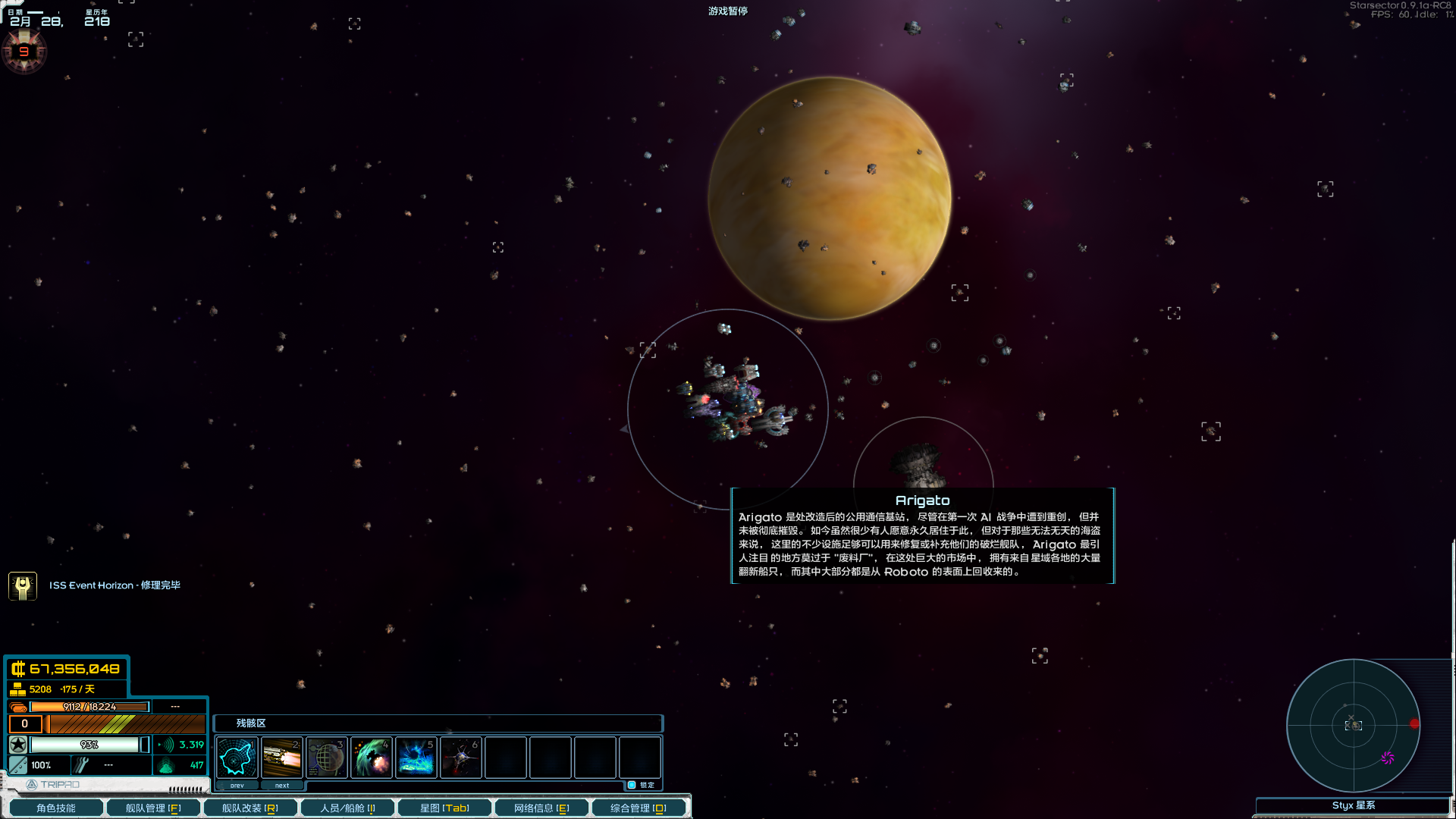
Task: Use the blue vortex ability in slot 5
Action: [x=416, y=757]
